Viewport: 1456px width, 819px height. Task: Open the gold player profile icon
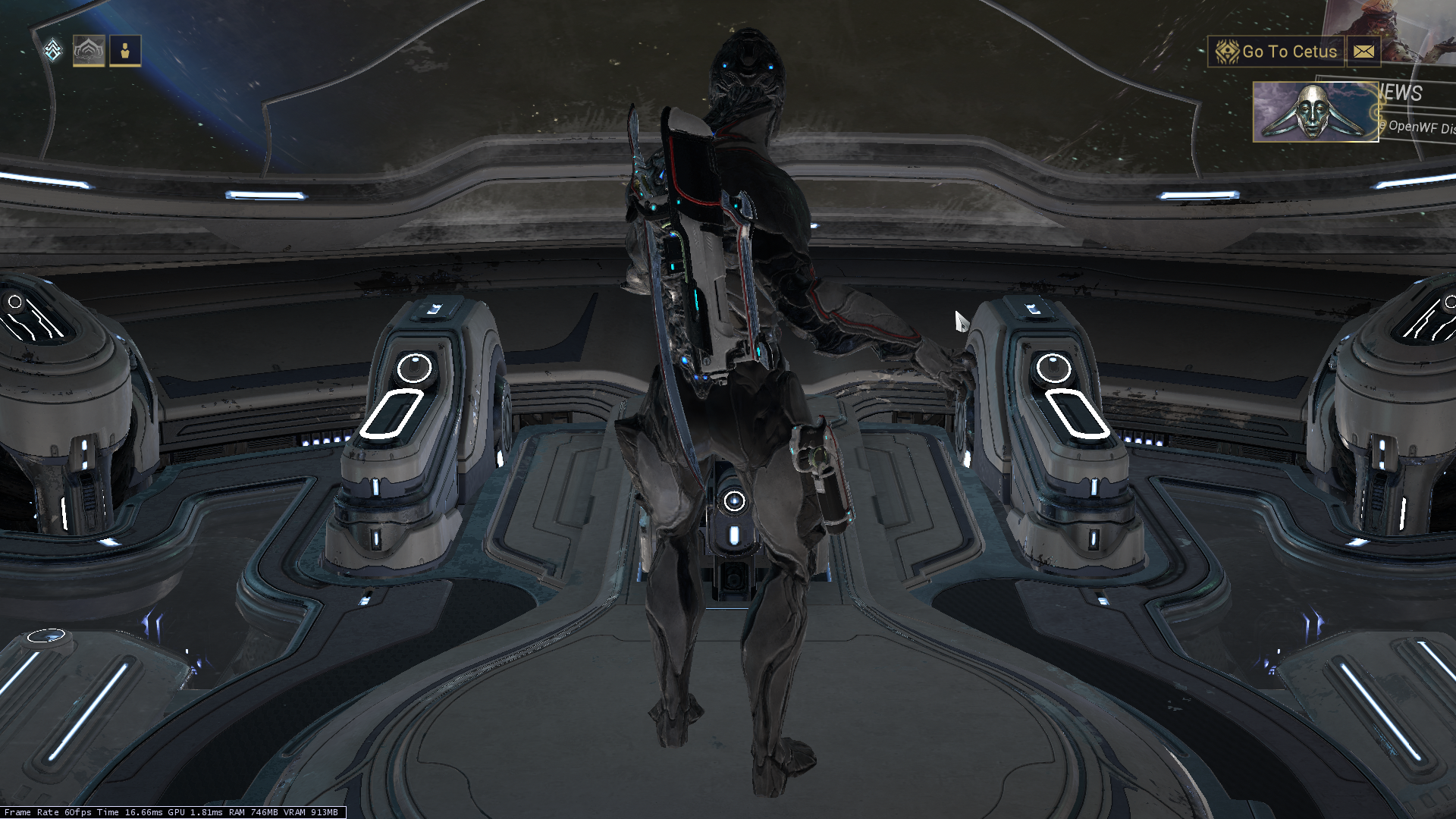point(125,52)
